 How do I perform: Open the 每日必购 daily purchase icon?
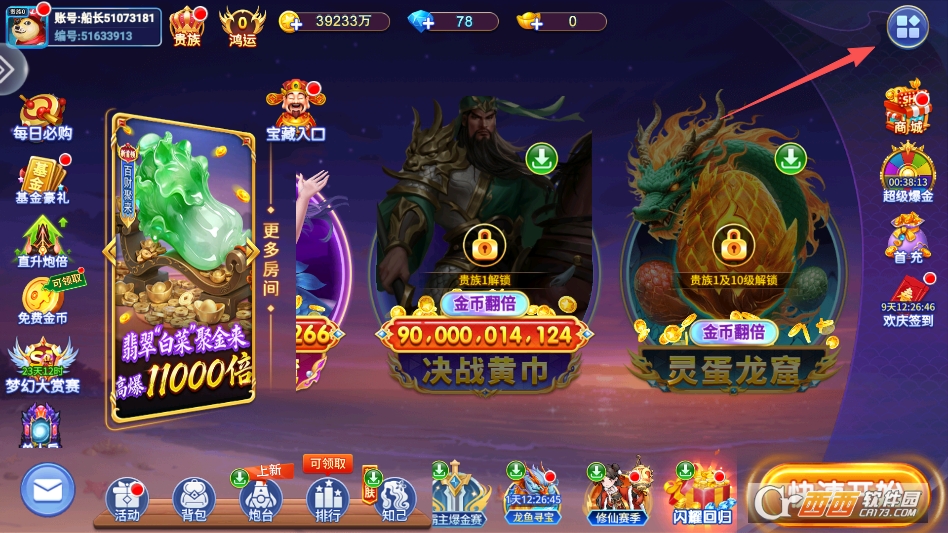point(42,118)
